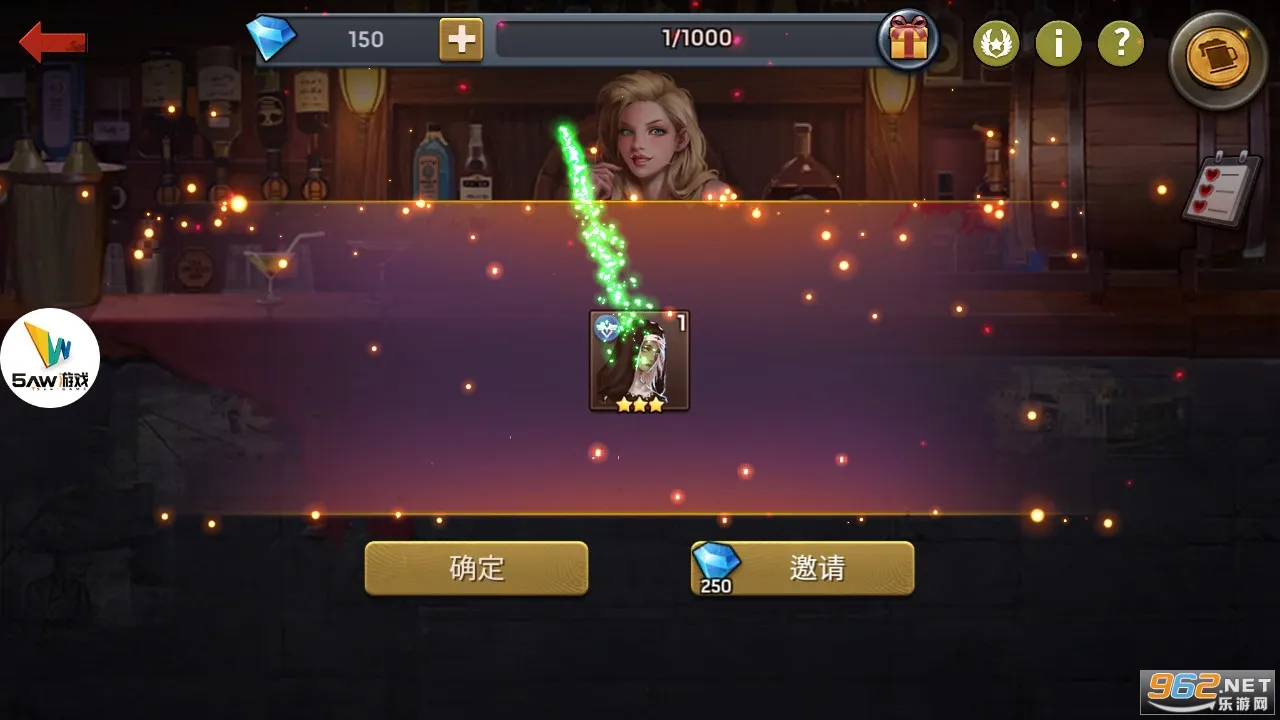The width and height of the screenshot is (1280, 720).
Task: Click the question mark help icon
Action: coord(1120,44)
